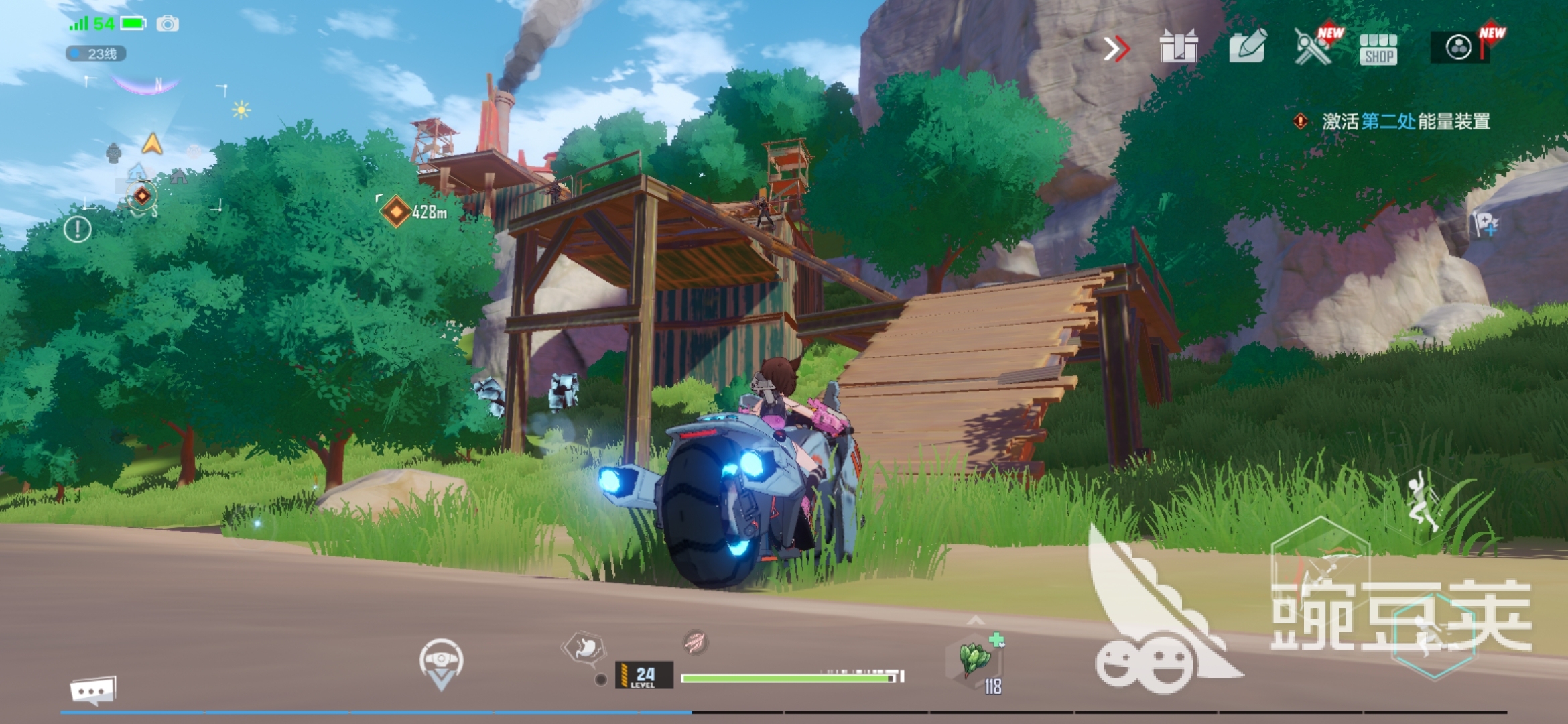
Task: Tap the camera screenshot icon
Action: [168, 24]
